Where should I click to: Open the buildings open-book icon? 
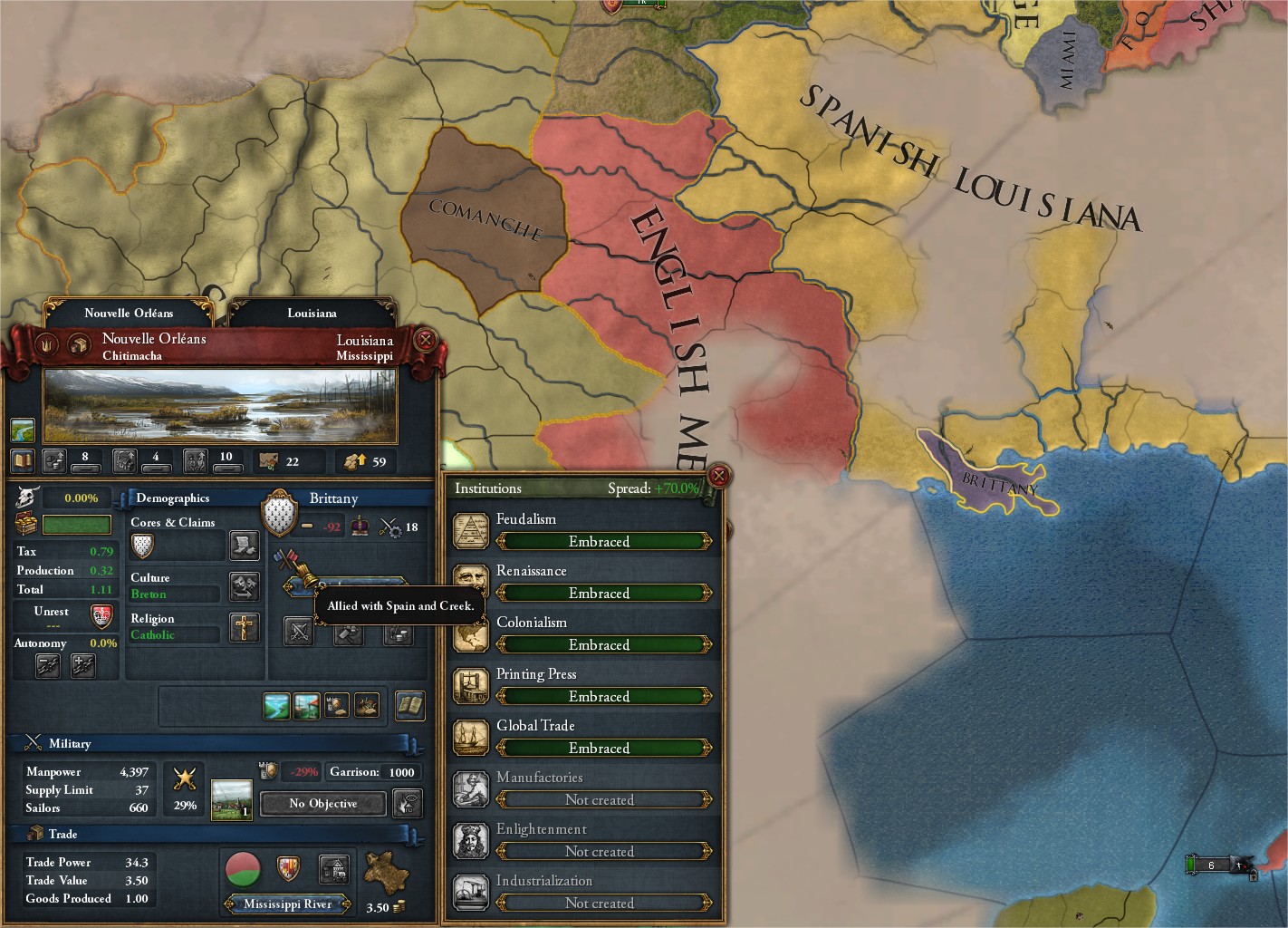pos(411,707)
